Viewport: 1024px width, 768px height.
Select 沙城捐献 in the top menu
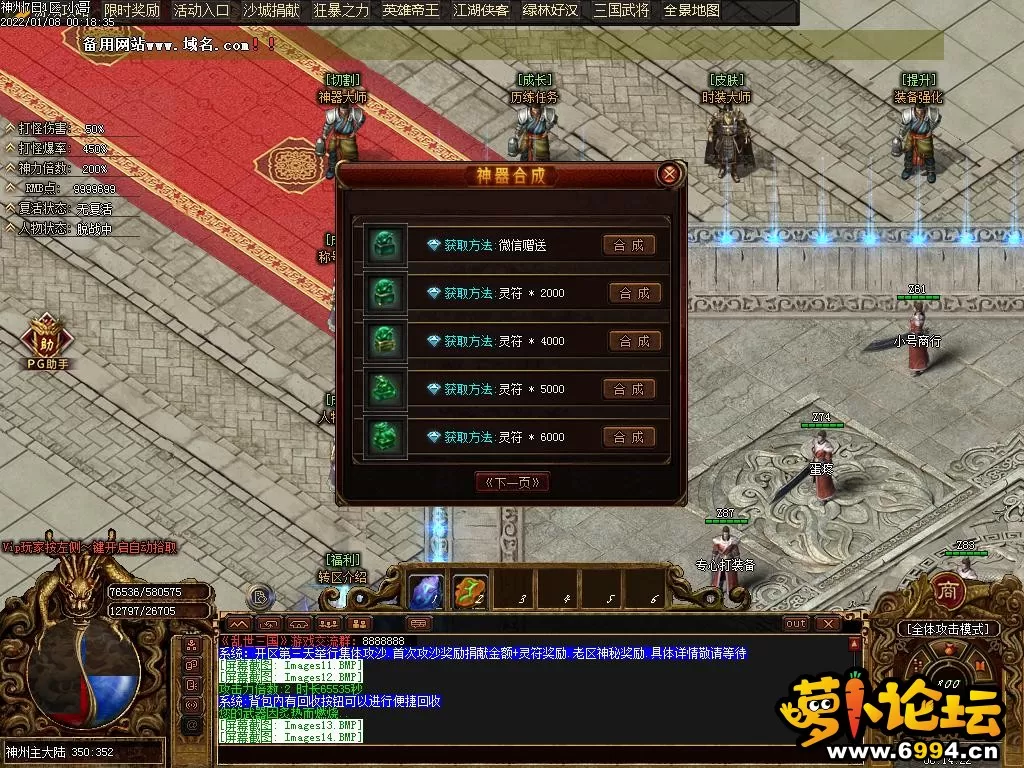(271, 11)
